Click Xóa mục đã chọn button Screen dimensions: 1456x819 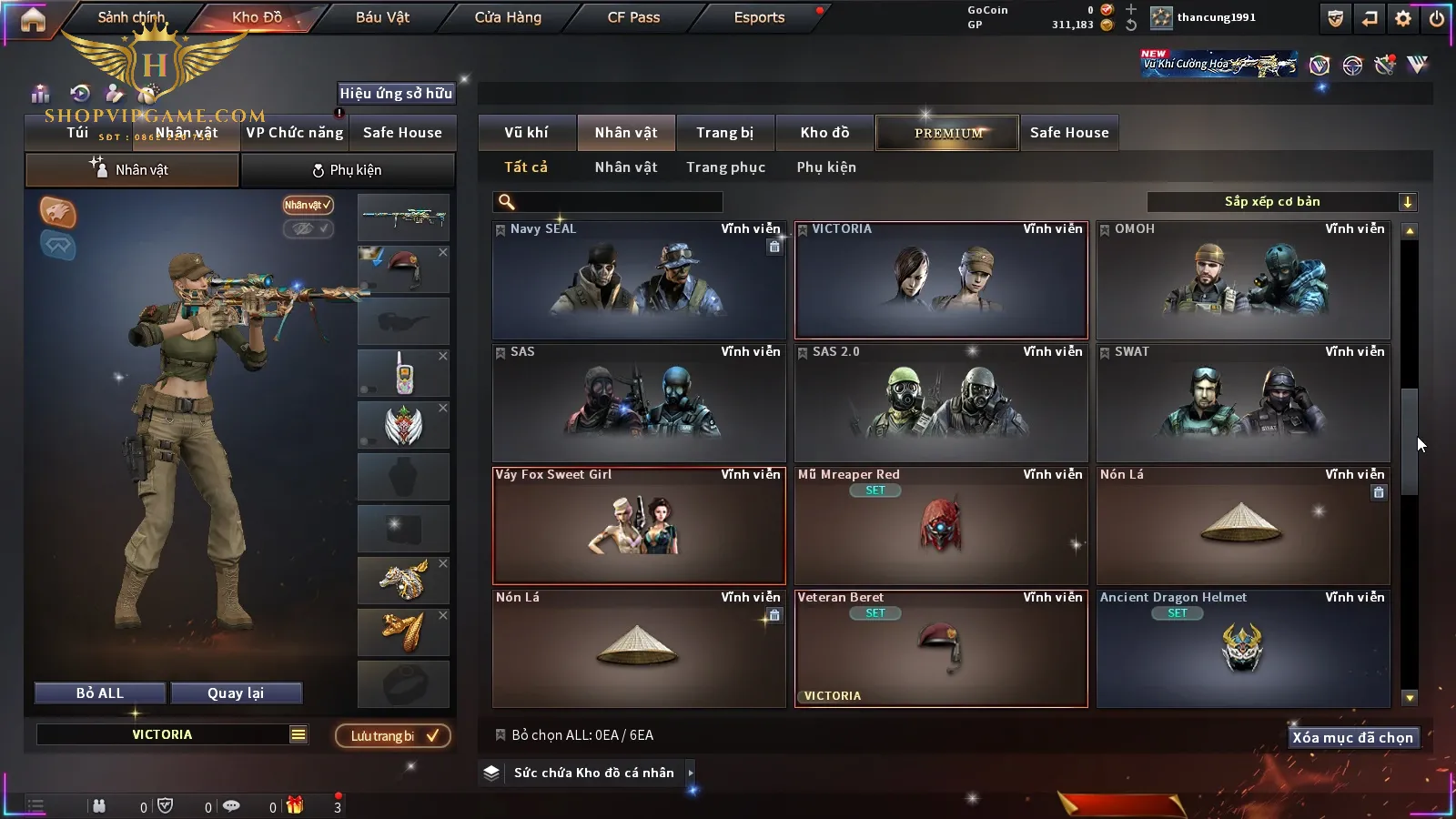point(1352,738)
